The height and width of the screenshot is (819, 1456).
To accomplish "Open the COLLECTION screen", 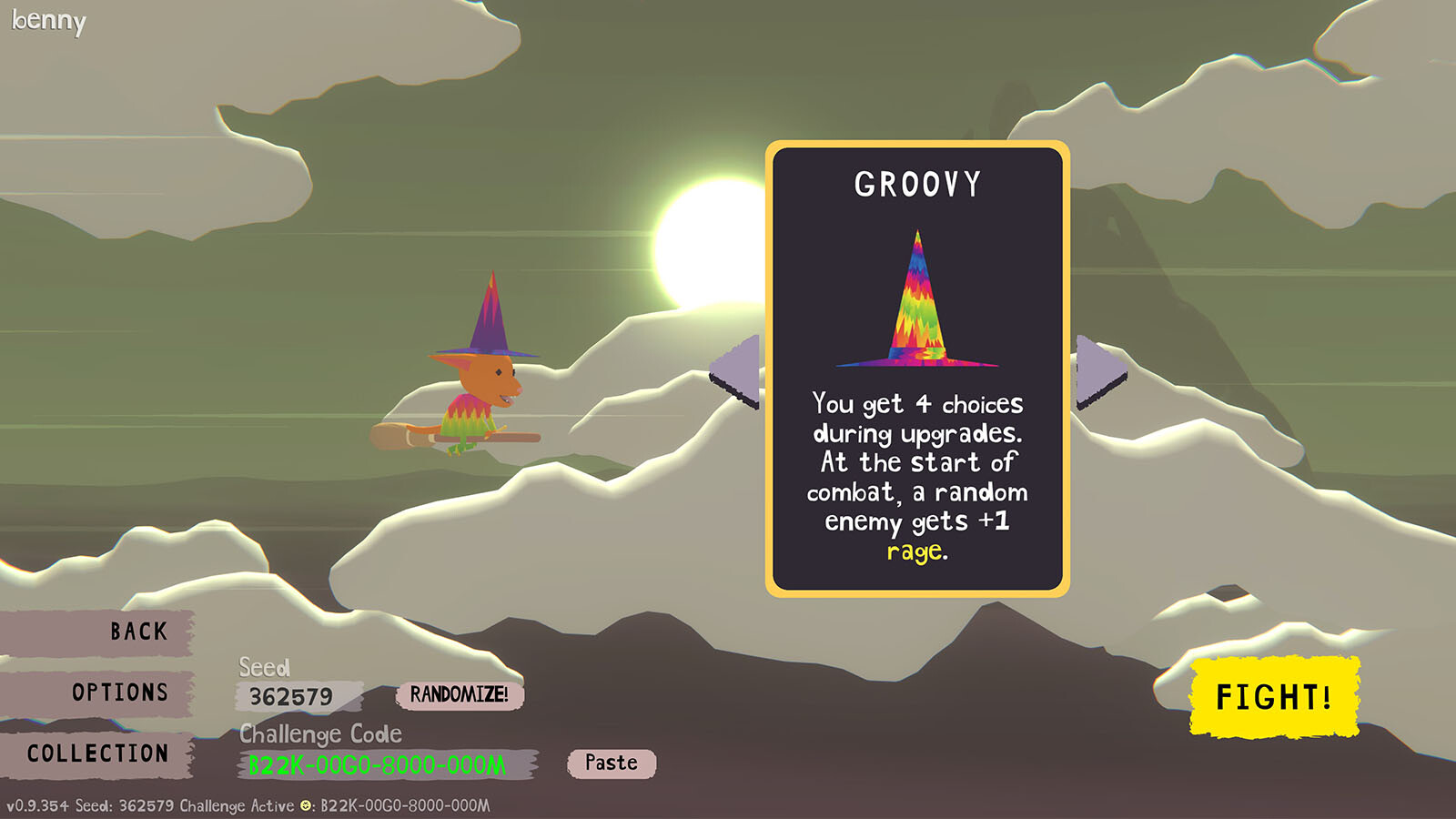I will tap(98, 753).
